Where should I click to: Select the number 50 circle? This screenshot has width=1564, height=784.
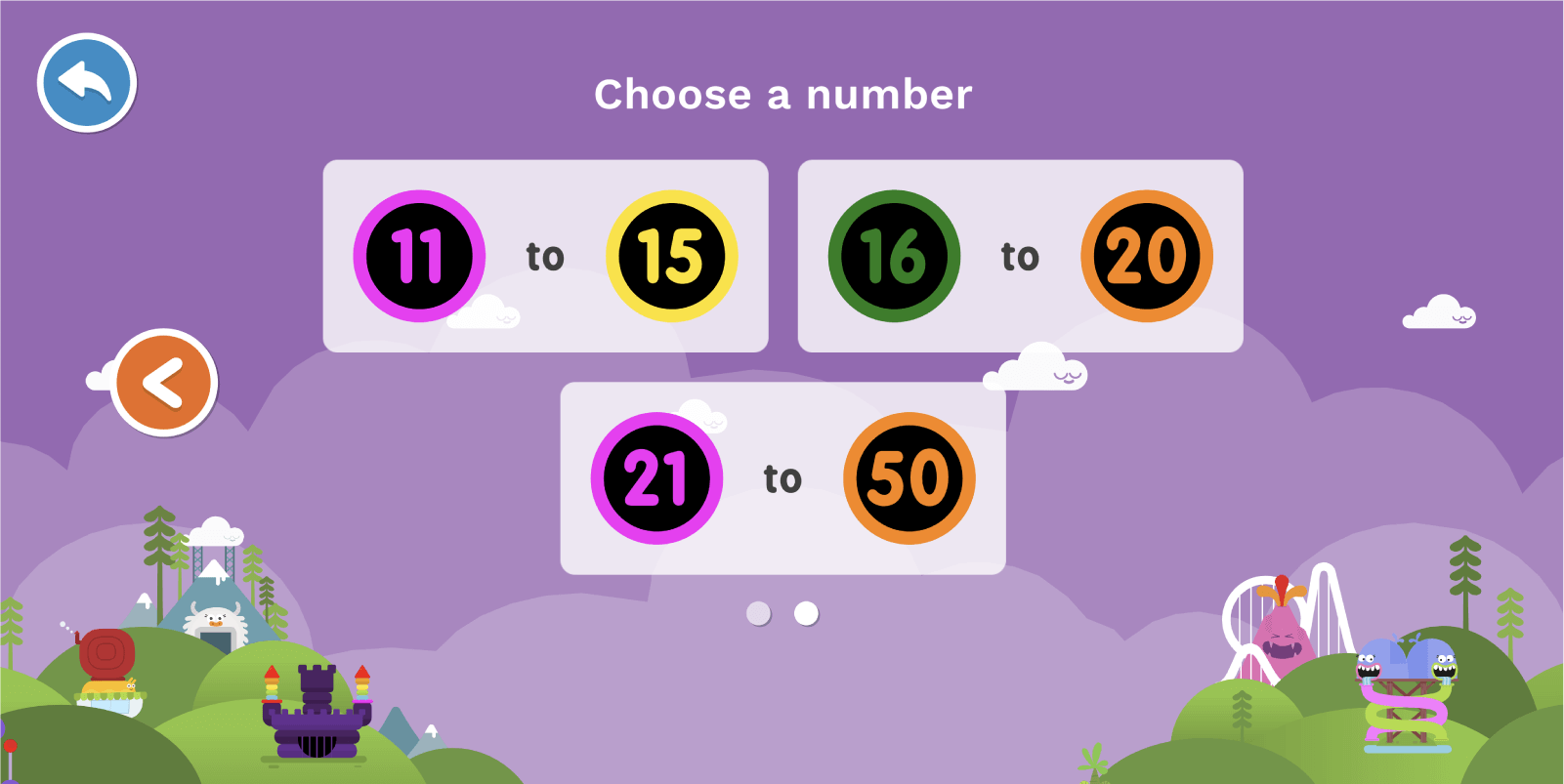(910, 477)
